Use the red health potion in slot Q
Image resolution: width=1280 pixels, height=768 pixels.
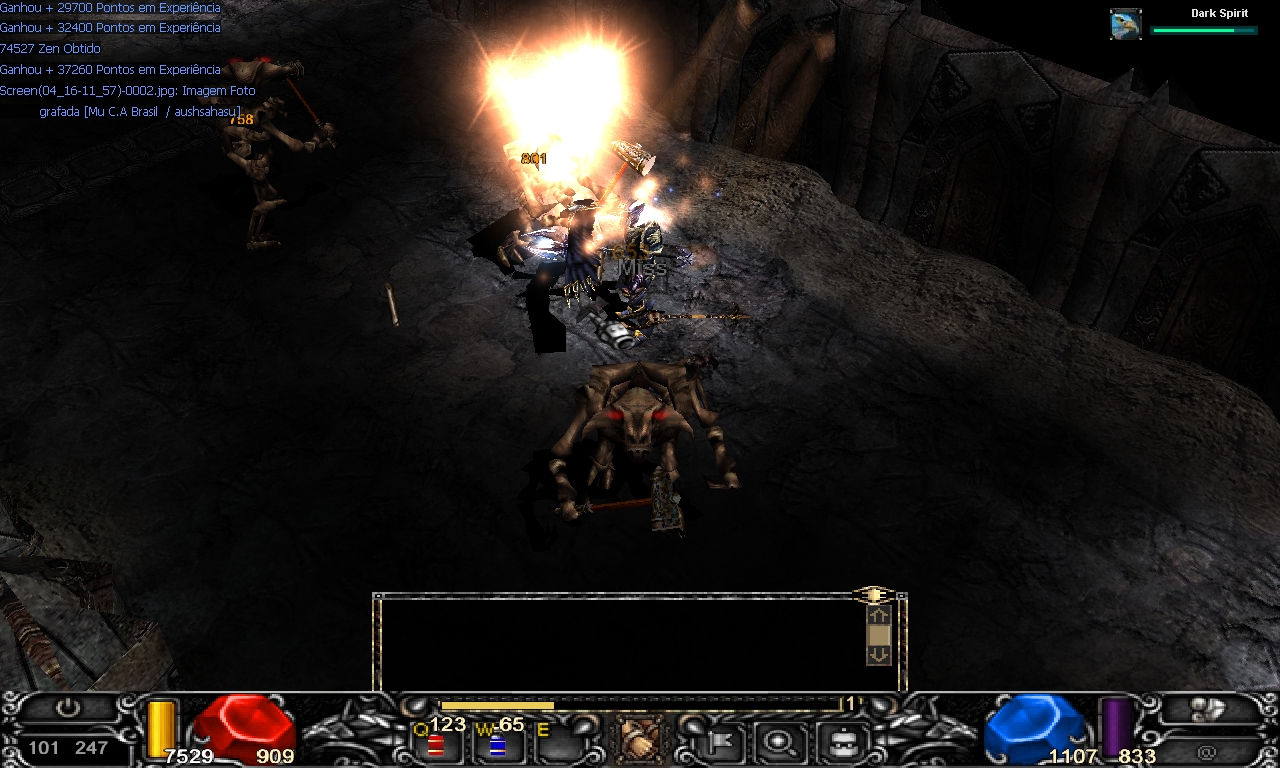pos(436,743)
